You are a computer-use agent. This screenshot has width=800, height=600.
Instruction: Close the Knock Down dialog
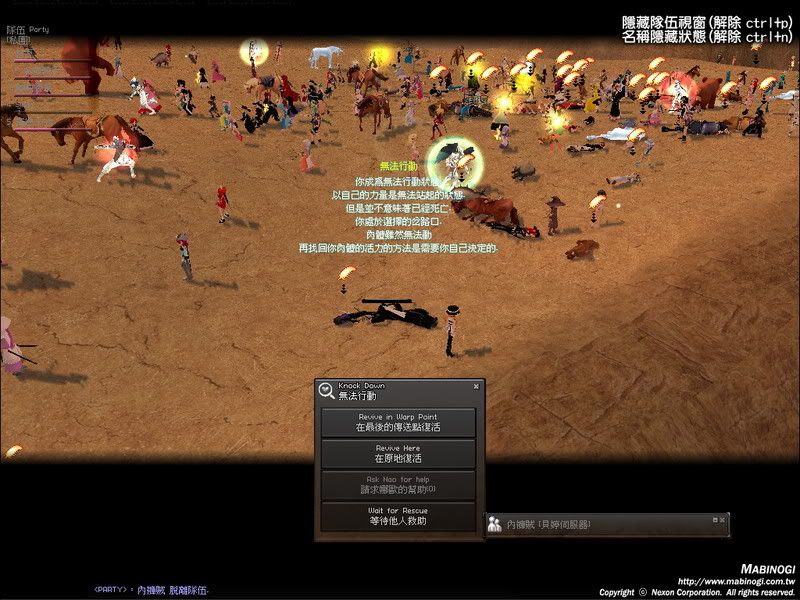coord(476,385)
